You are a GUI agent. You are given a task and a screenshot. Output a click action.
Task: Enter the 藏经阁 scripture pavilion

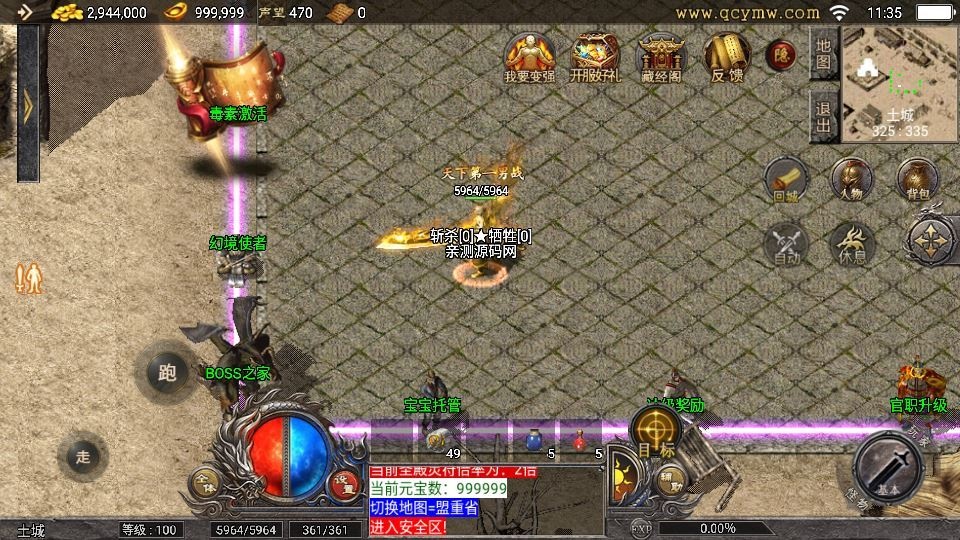tap(660, 57)
